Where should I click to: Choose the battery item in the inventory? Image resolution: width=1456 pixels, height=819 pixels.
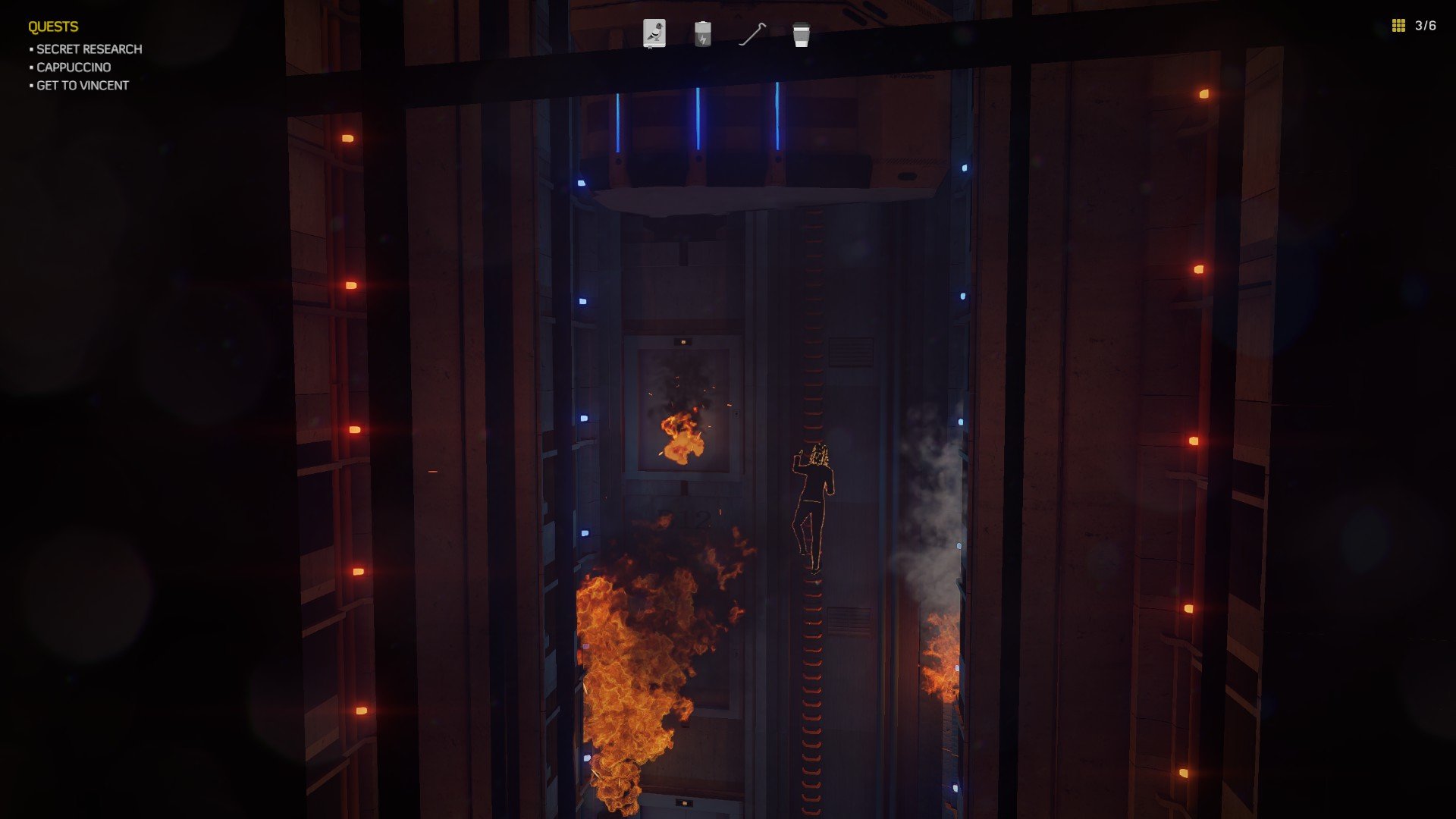pyautogui.click(x=703, y=34)
